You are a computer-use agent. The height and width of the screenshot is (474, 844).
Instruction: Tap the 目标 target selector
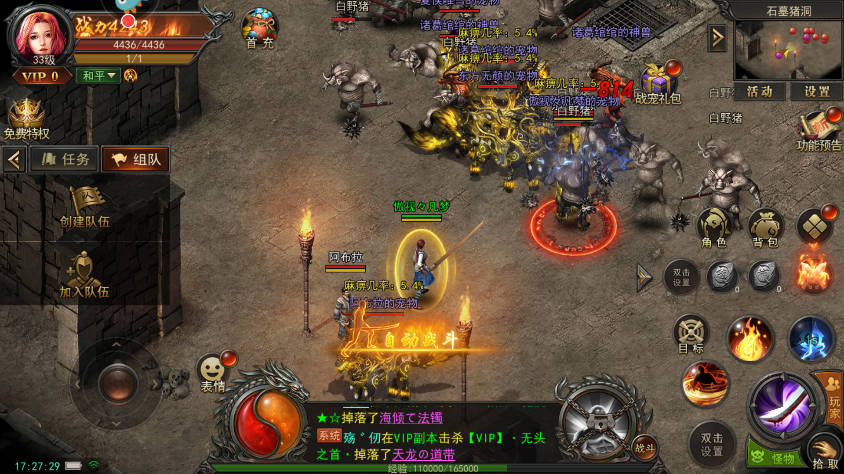[x=690, y=334]
